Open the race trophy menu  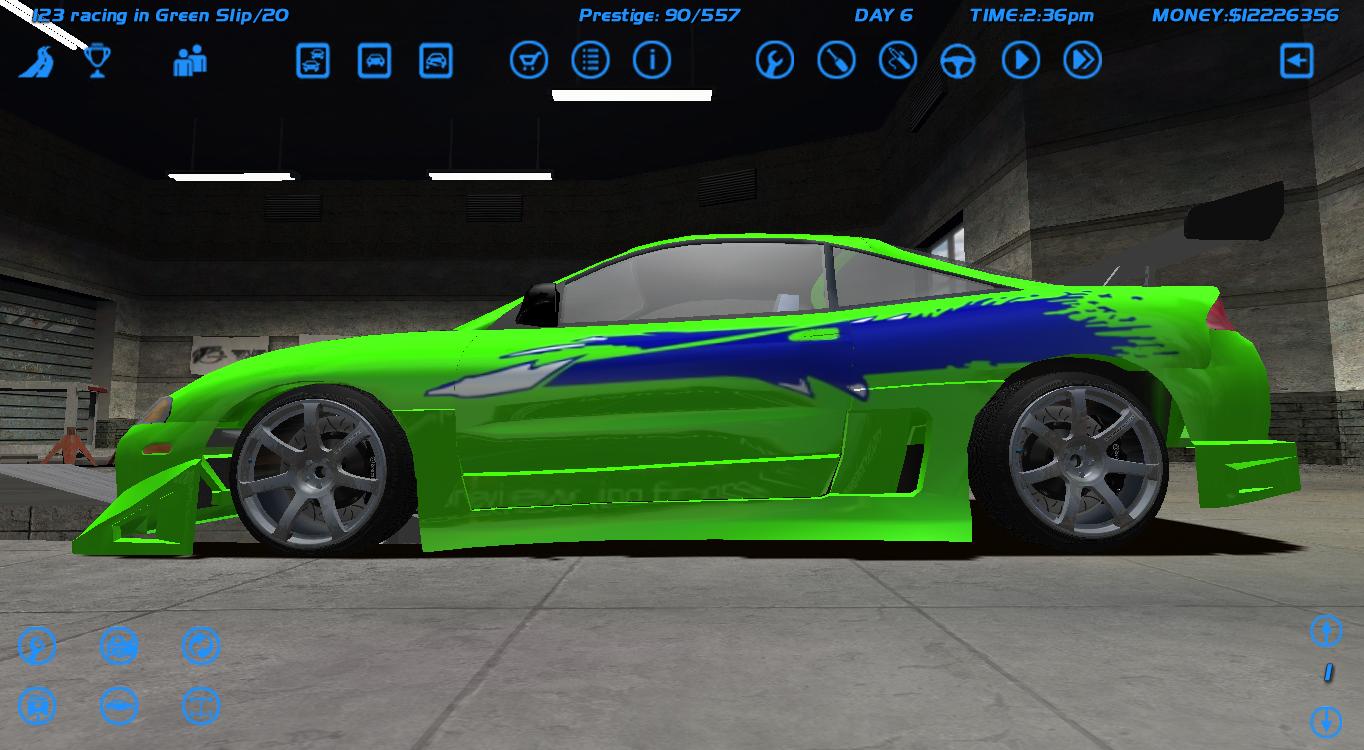click(x=97, y=60)
